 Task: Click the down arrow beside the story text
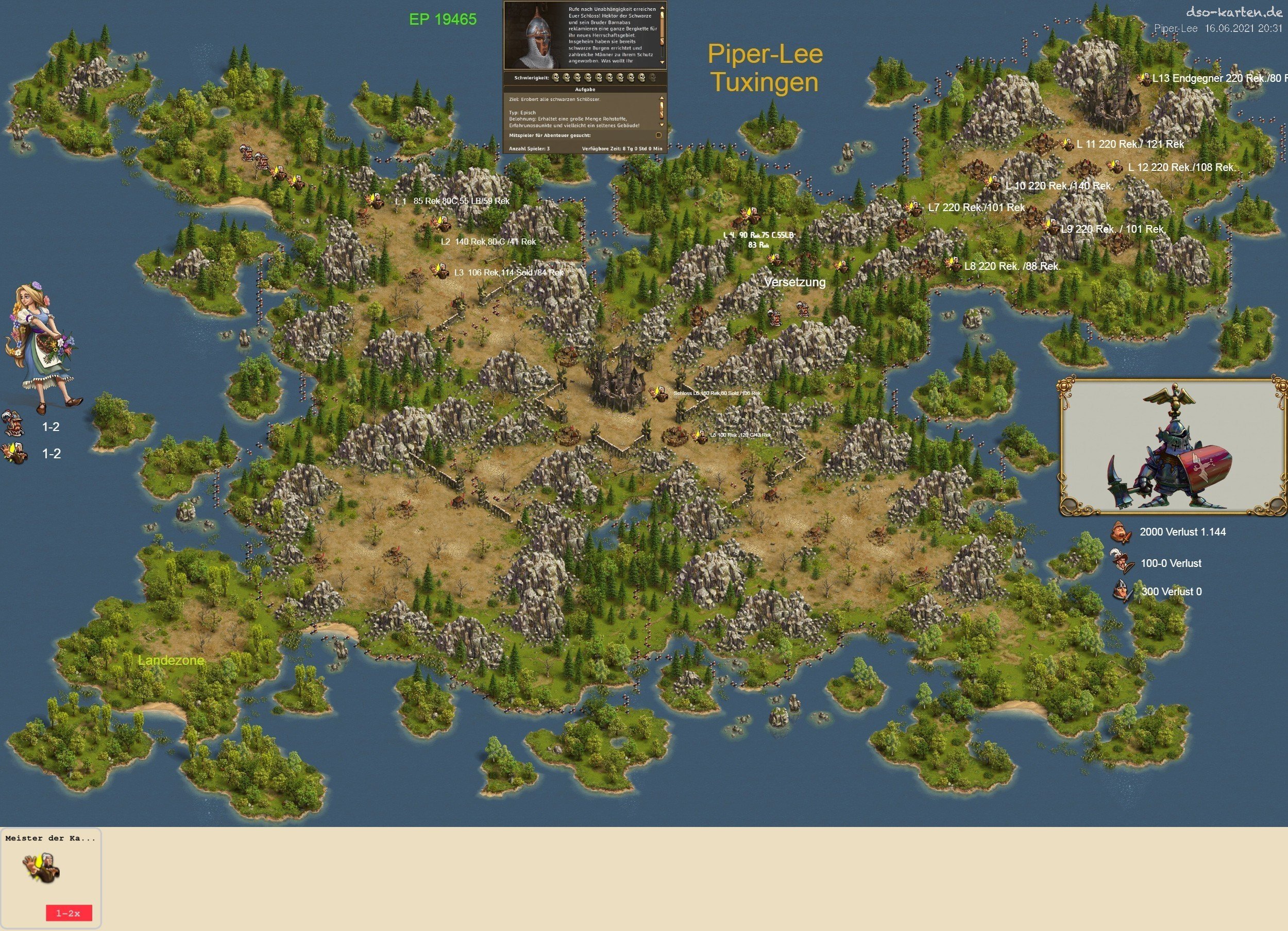662,62
